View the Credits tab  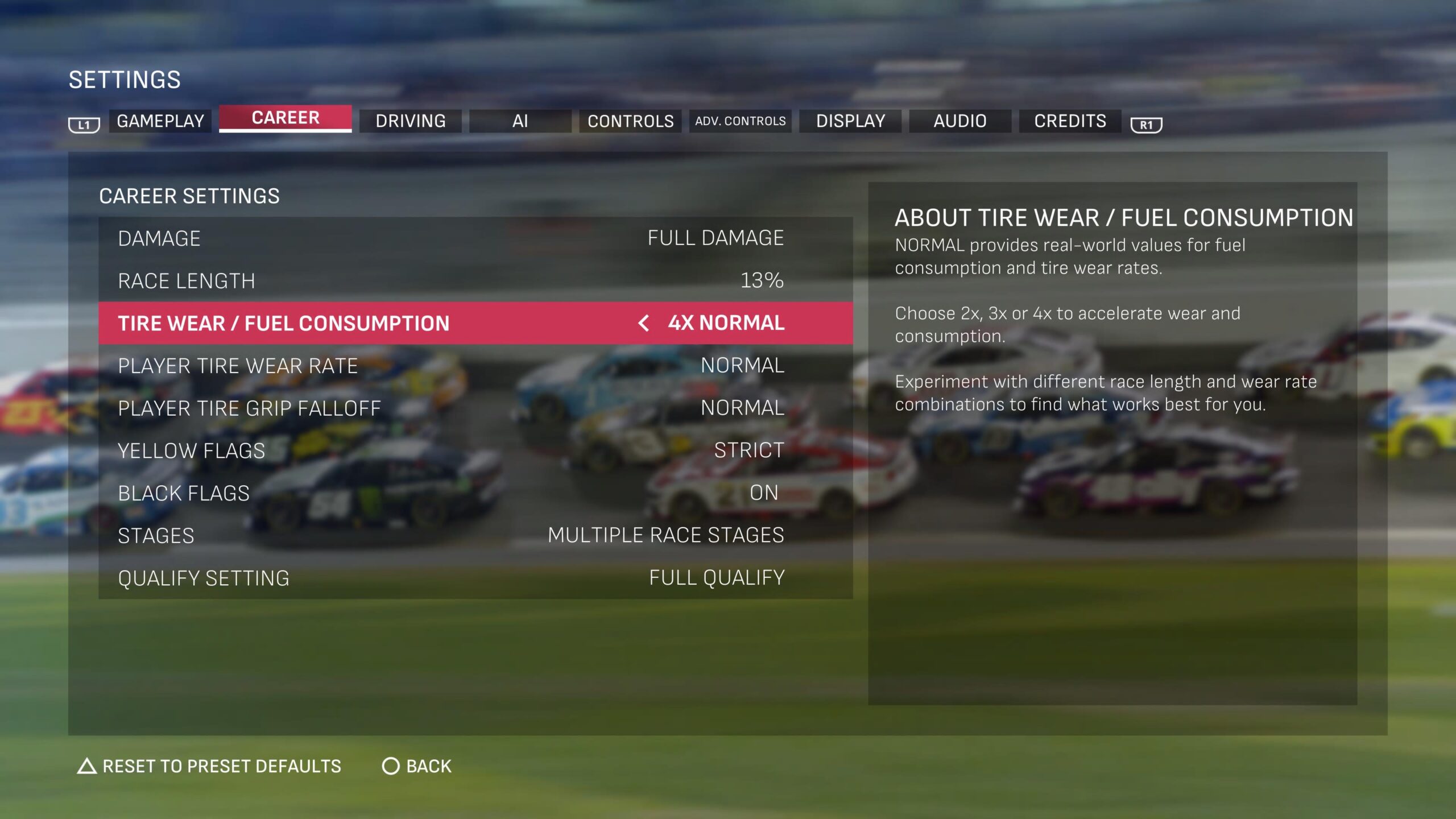click(1070, 121)
